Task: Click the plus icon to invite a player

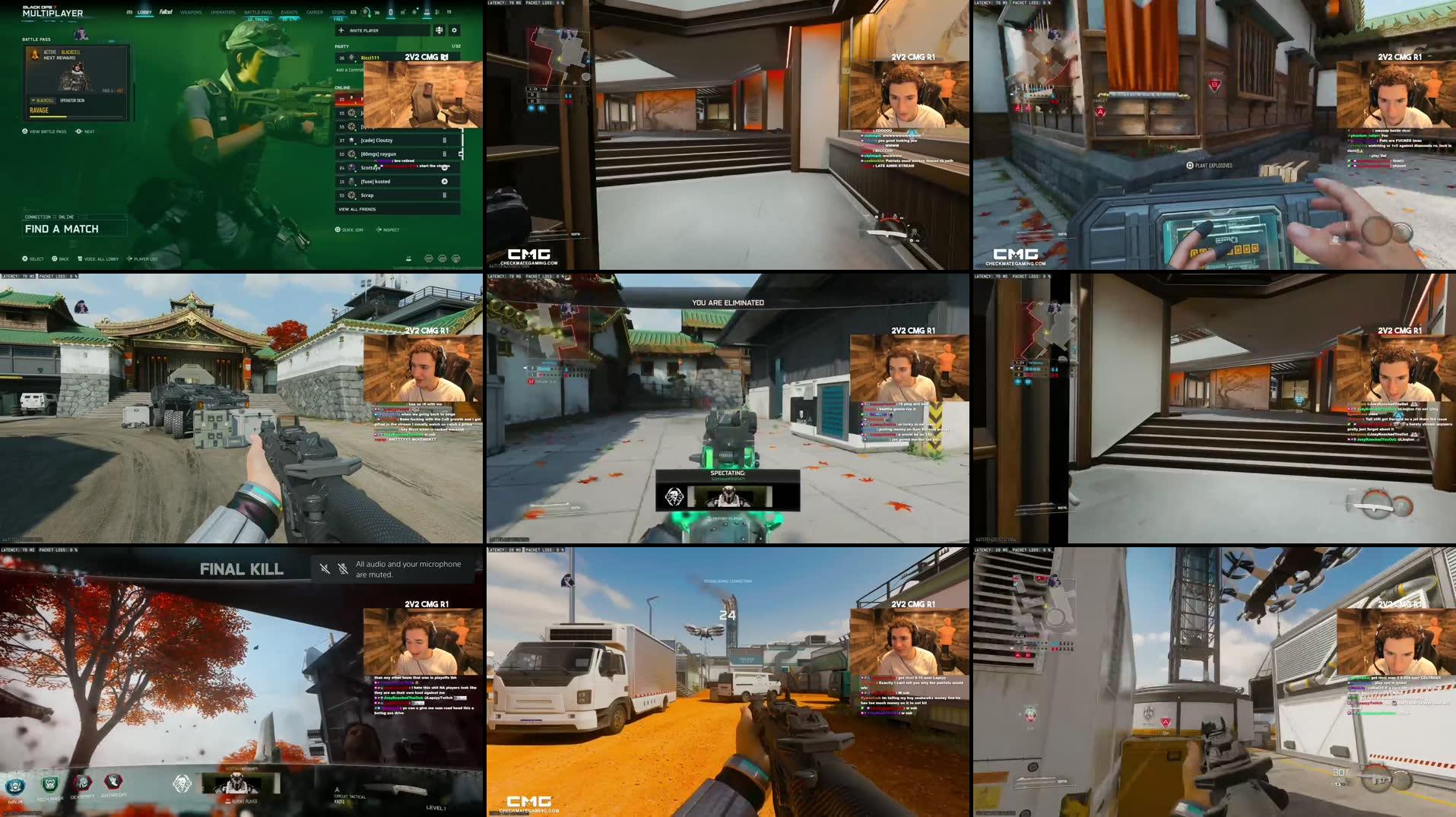Action: point(340,30)
